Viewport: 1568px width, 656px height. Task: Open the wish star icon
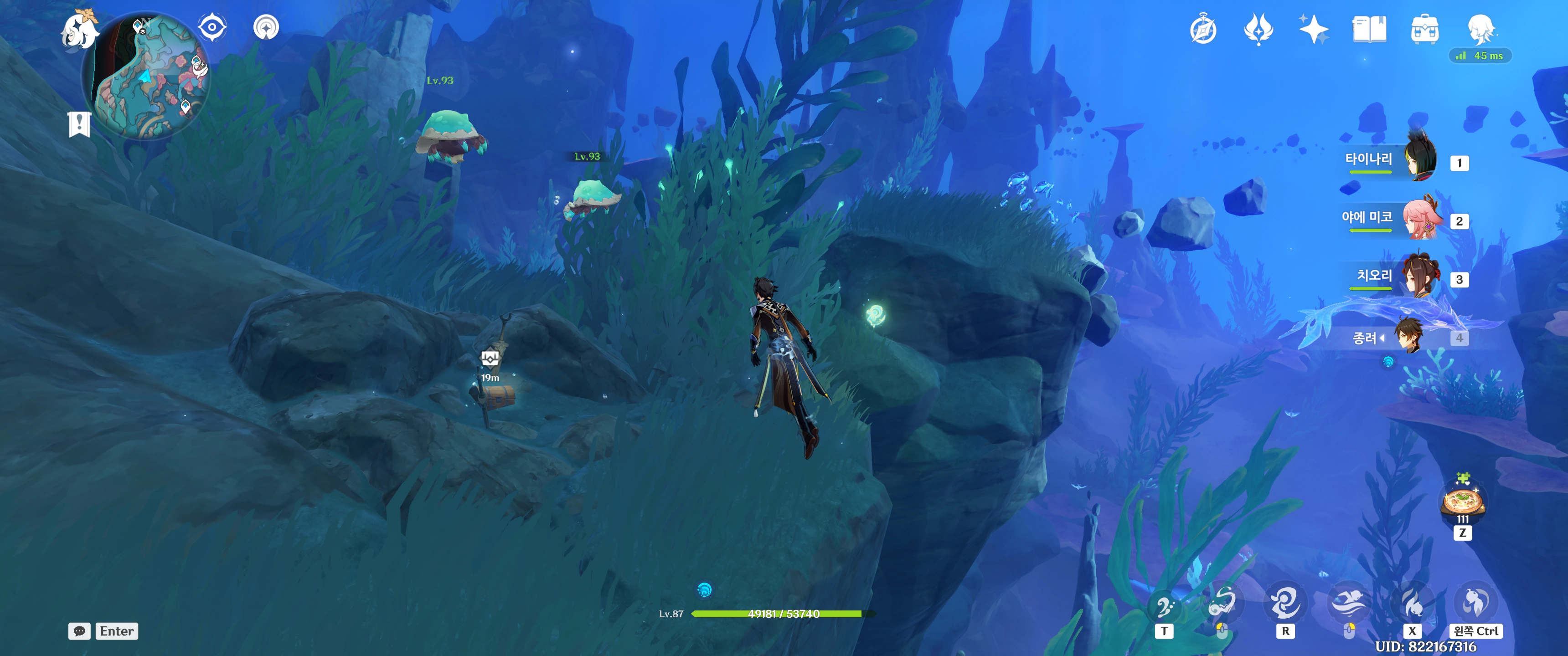[x=1313, y=30]
